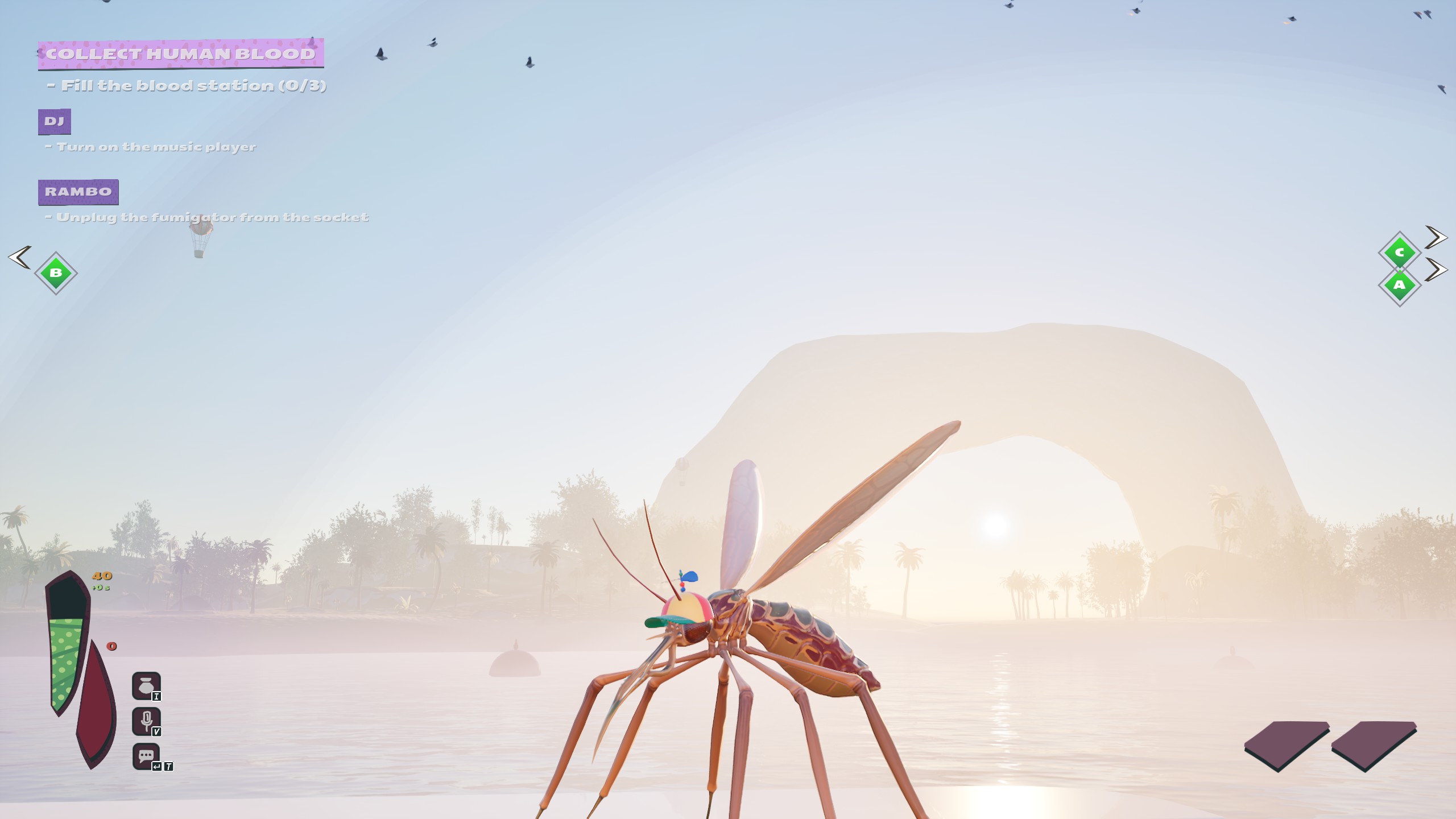Toggle the RAMBO quest tracker

click(x=77, y=192)
